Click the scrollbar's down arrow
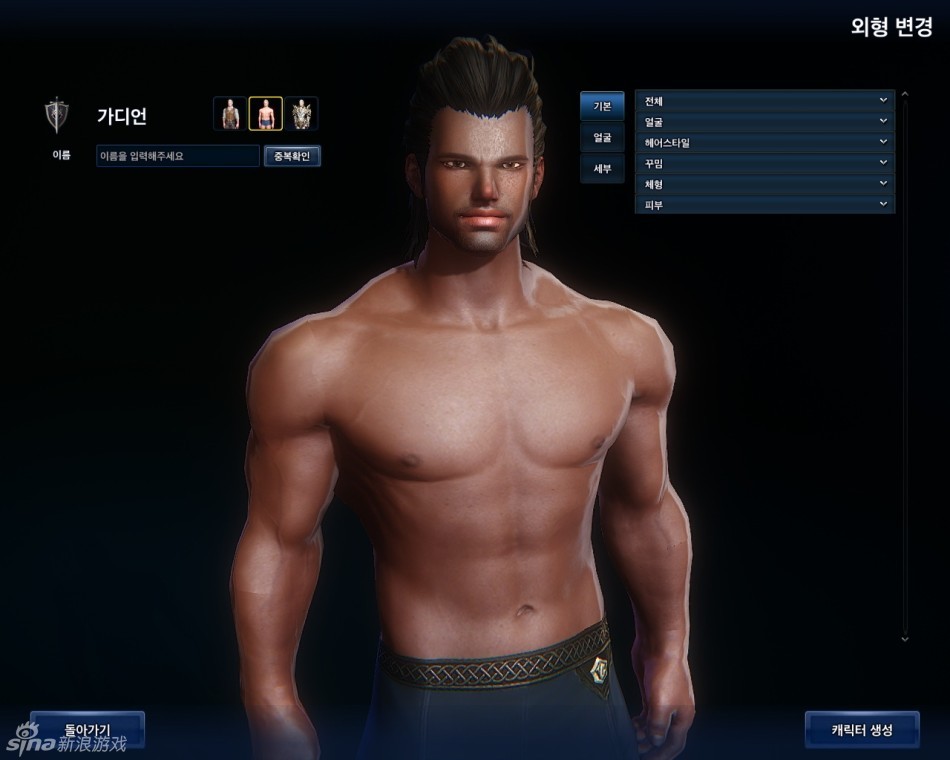 click(904, 637)
